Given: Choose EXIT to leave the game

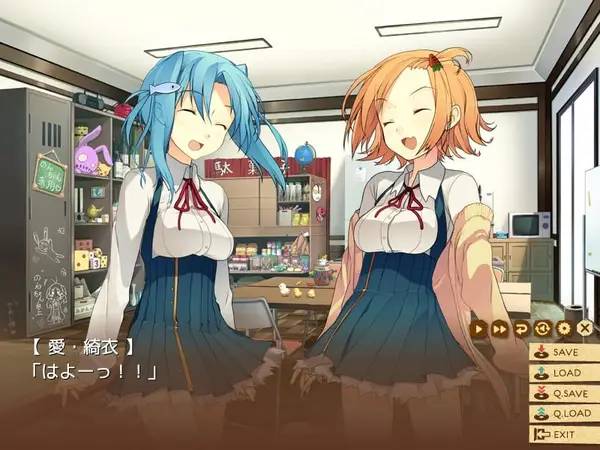Looking at the screenshot, I should (564, 434).
